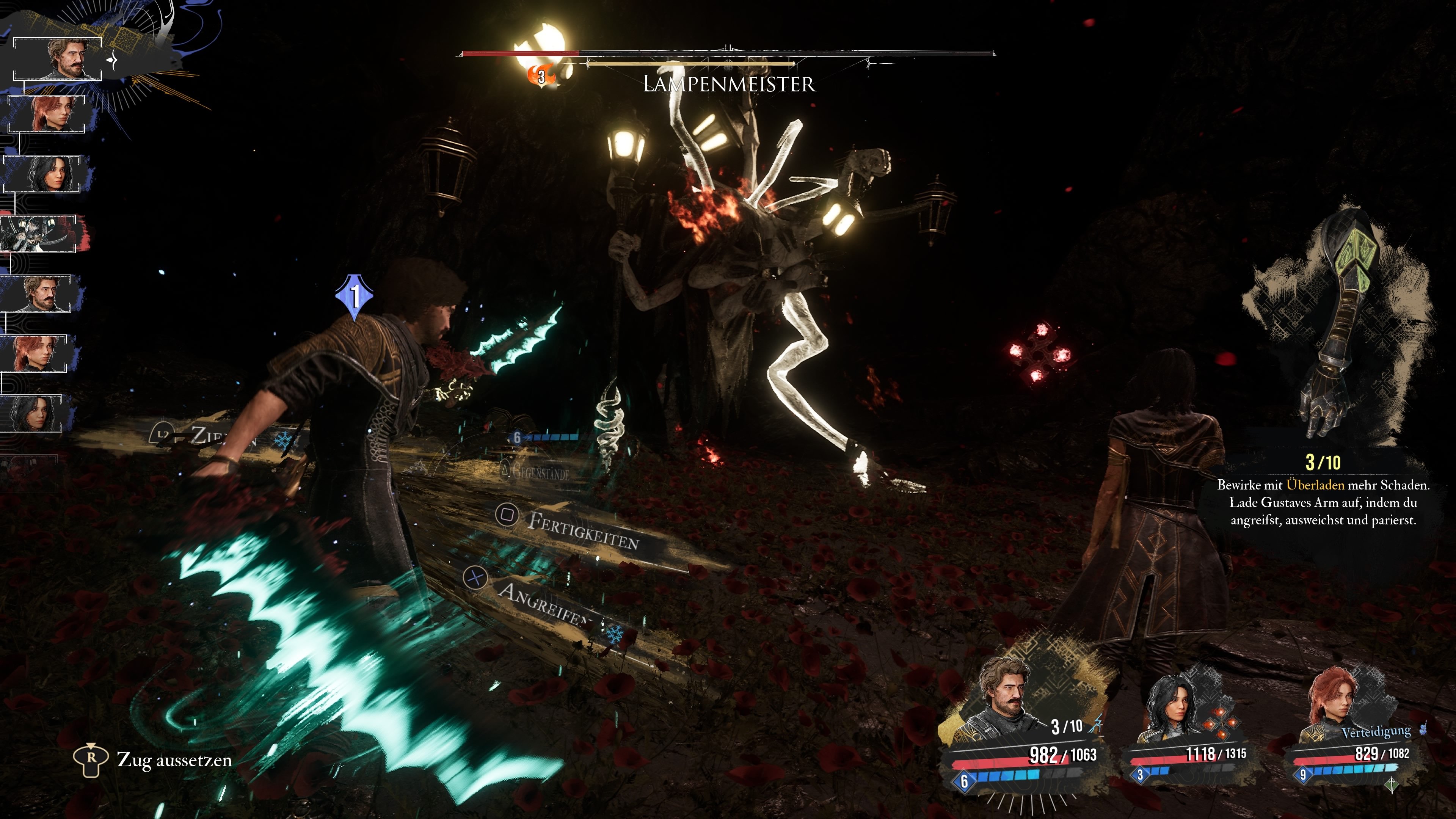The height and width of the screenshot is (819, 1456).
Task: Open the Fertigkeiten skill menu
Action: tap(582, 530)
